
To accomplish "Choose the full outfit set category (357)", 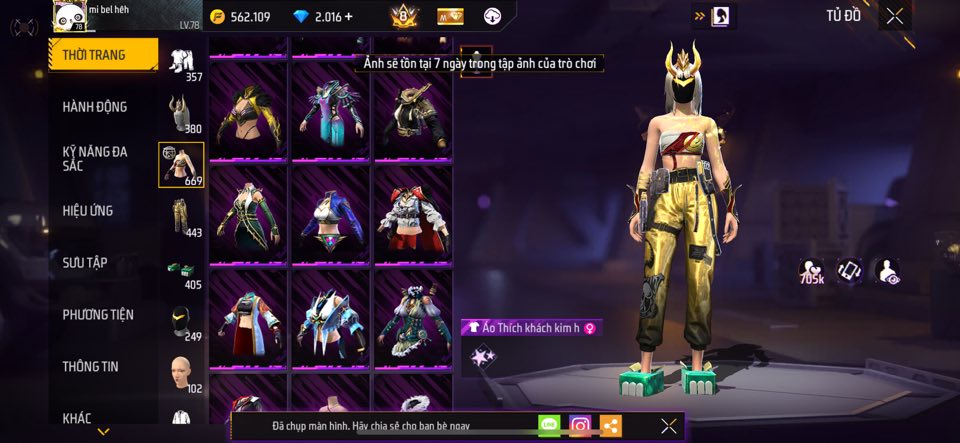I will [x=182, y=63].
